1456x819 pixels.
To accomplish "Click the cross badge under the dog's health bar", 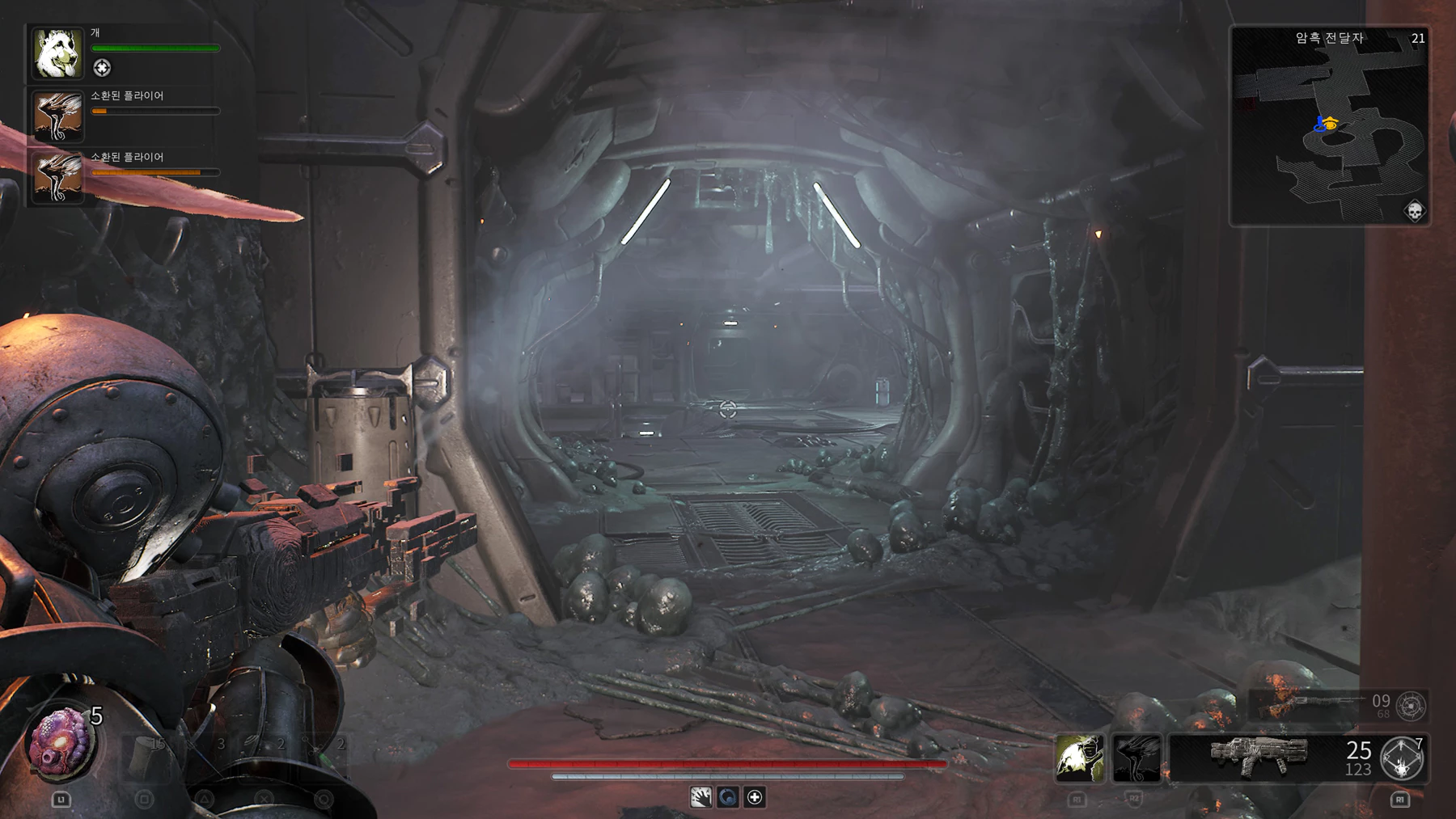I will coord(102,68).
